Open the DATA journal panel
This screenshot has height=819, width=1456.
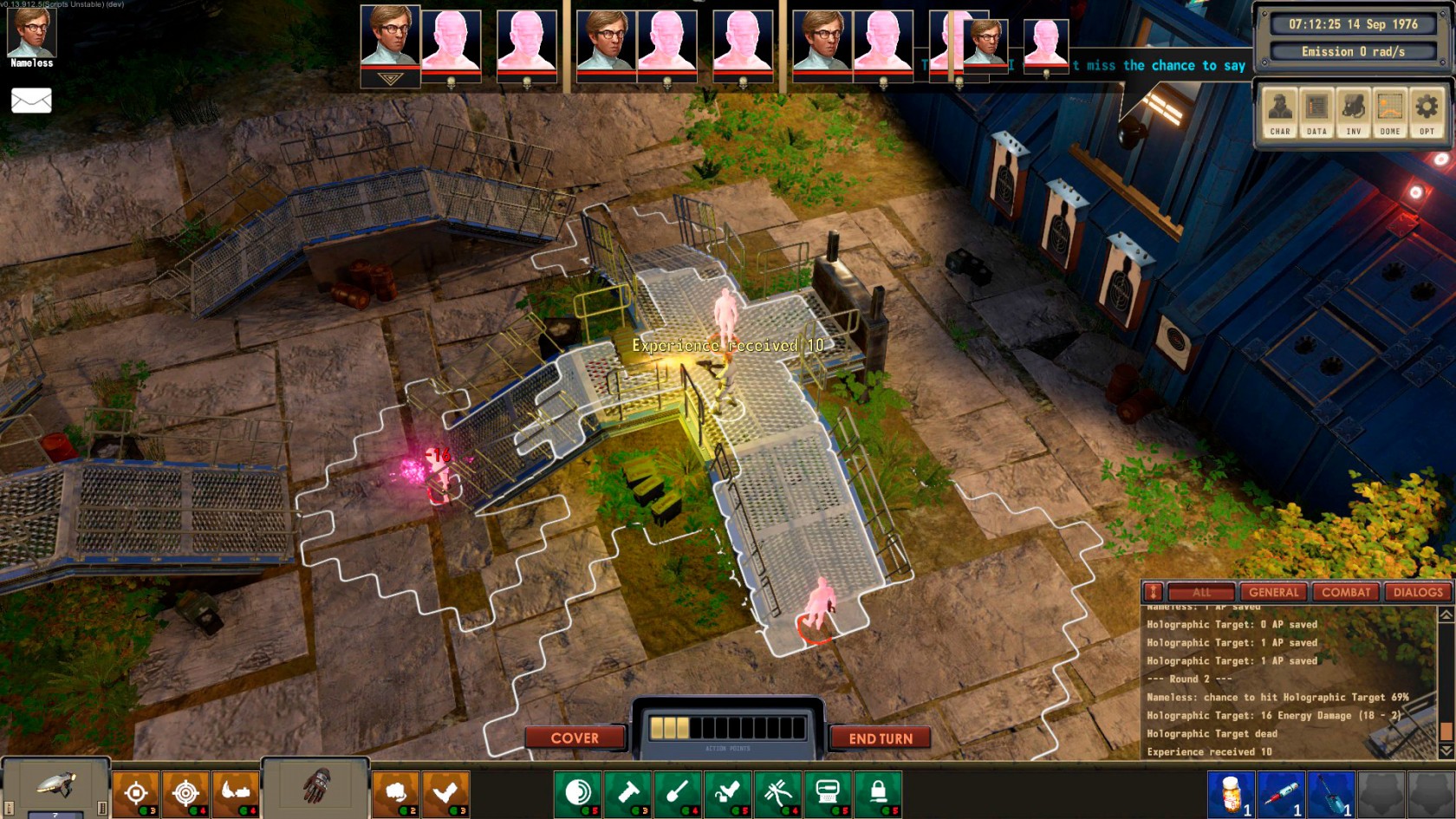click(1316, 114)
